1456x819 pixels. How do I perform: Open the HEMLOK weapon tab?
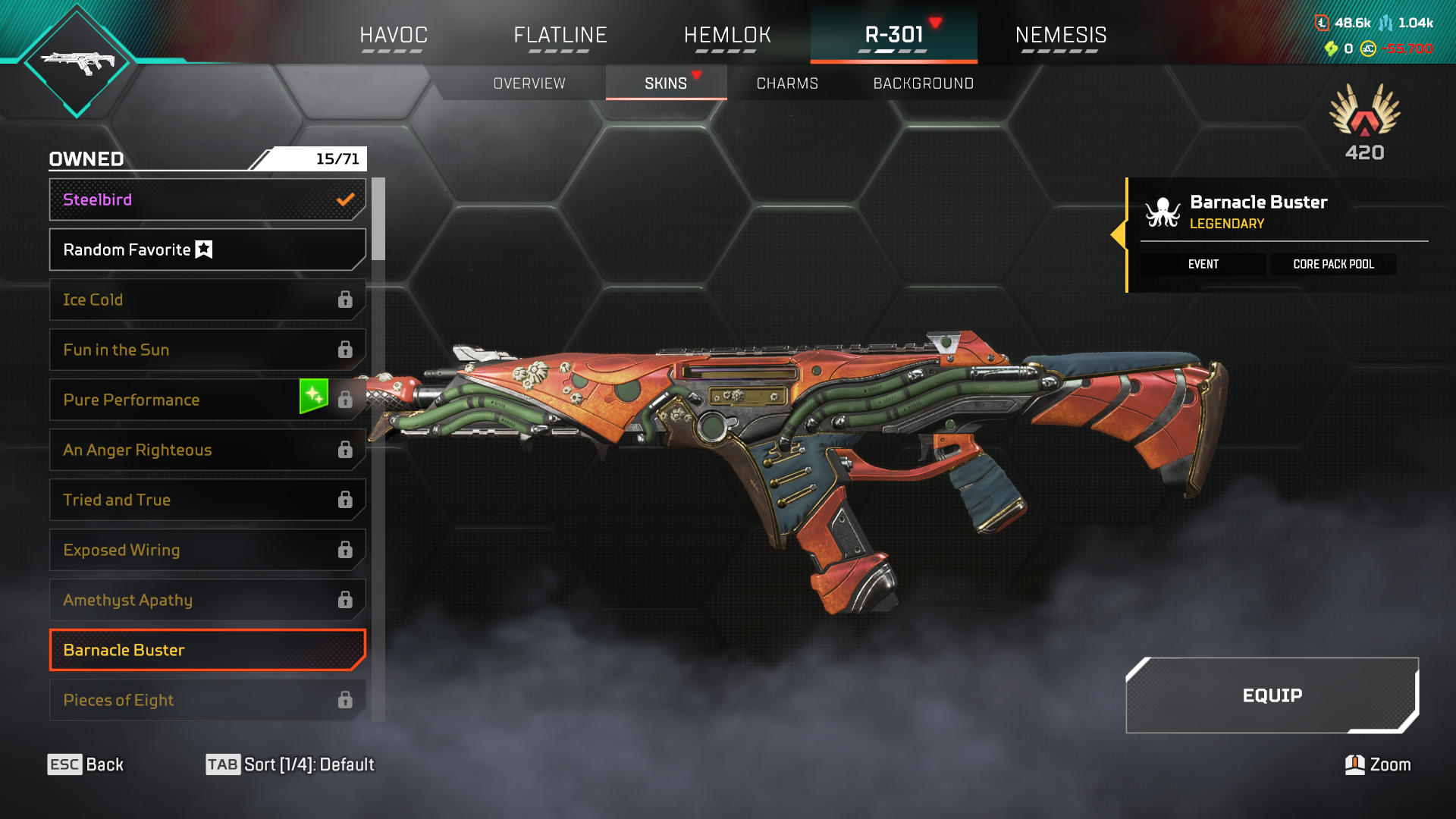coord(727,35)
